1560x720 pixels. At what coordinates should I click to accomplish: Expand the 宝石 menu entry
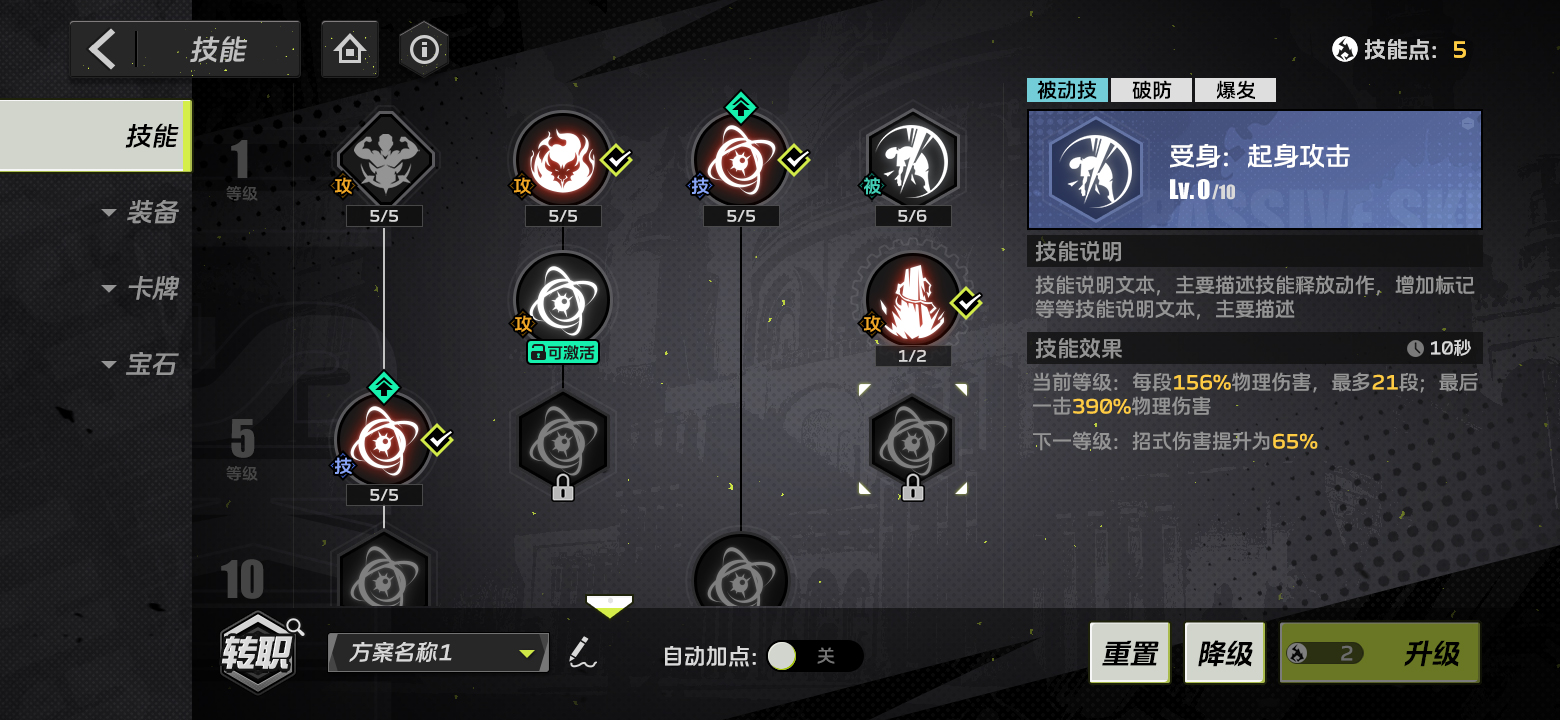click(x=140, y=365)
